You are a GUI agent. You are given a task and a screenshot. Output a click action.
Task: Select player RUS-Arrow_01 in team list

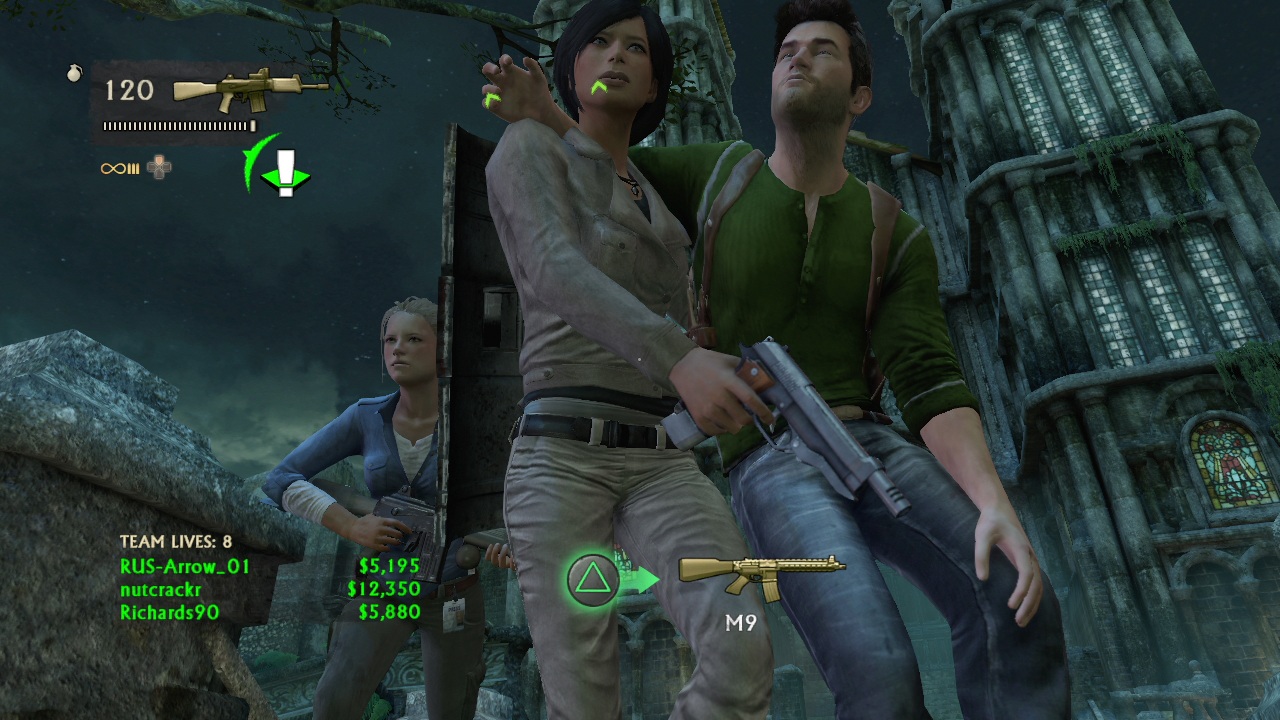point(185,566)
